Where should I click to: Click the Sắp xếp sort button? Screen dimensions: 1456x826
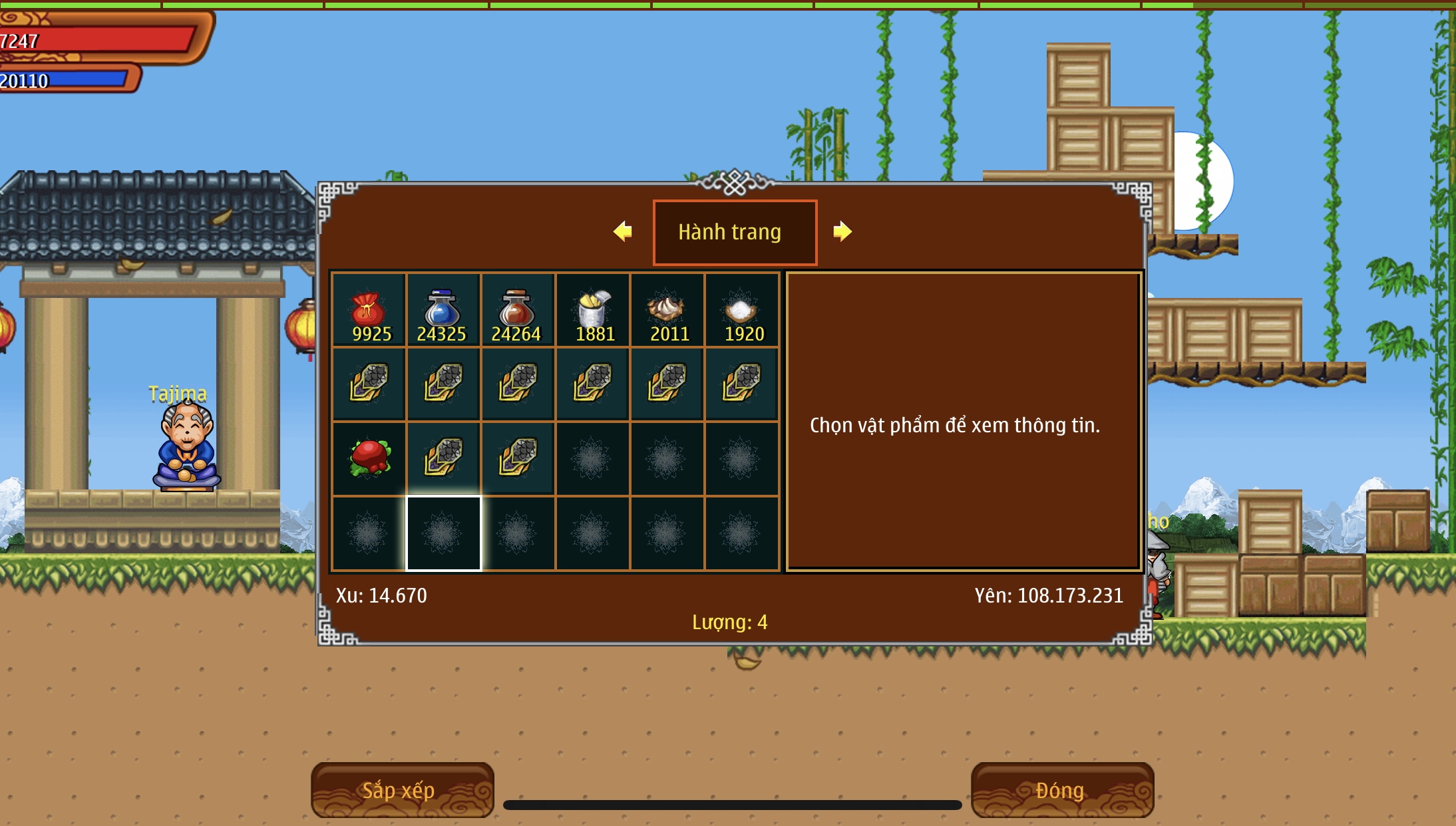click(x=402, y=790)
